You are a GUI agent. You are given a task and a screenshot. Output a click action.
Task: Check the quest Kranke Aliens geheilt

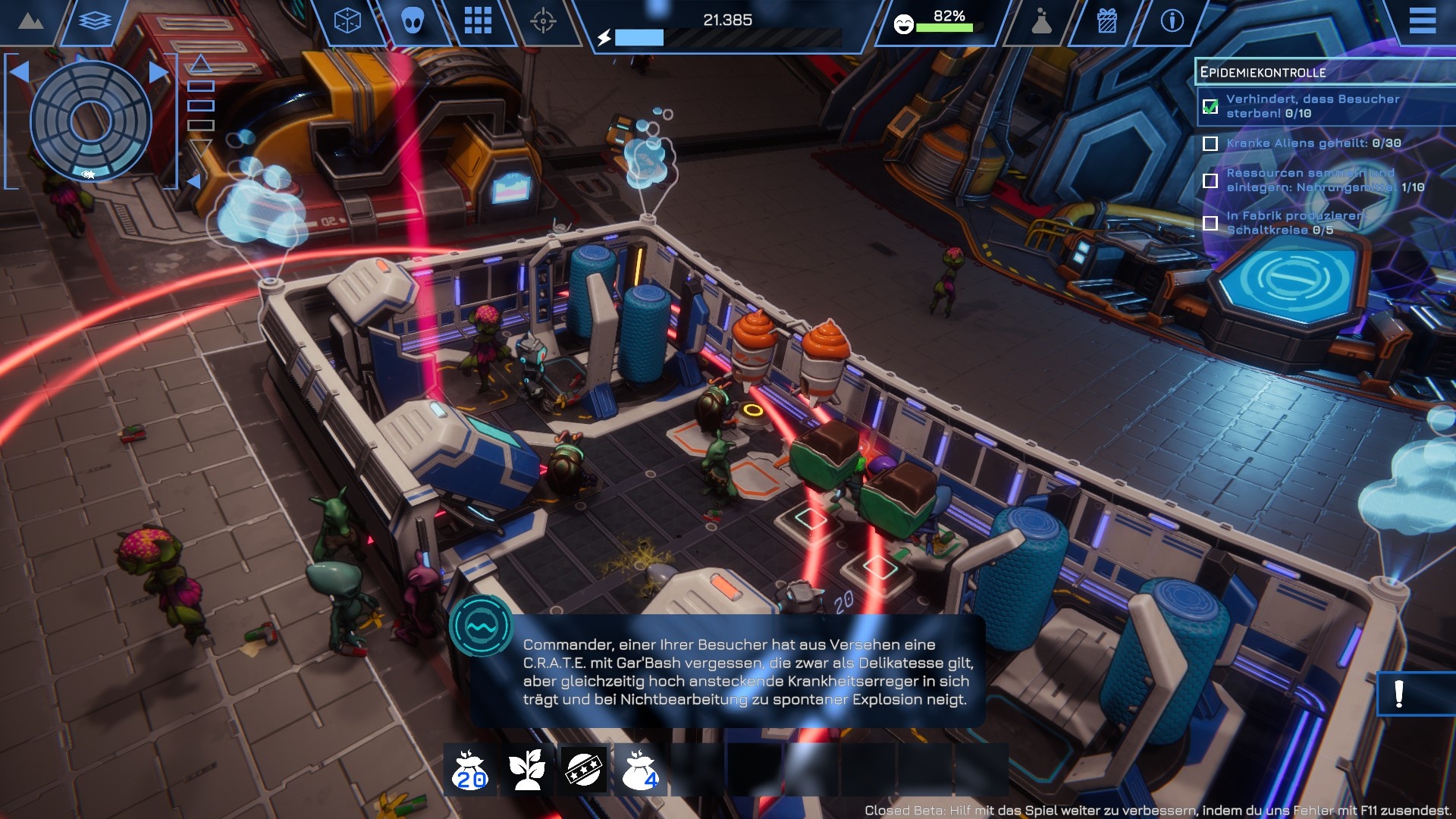click(x=1210, y=143)
